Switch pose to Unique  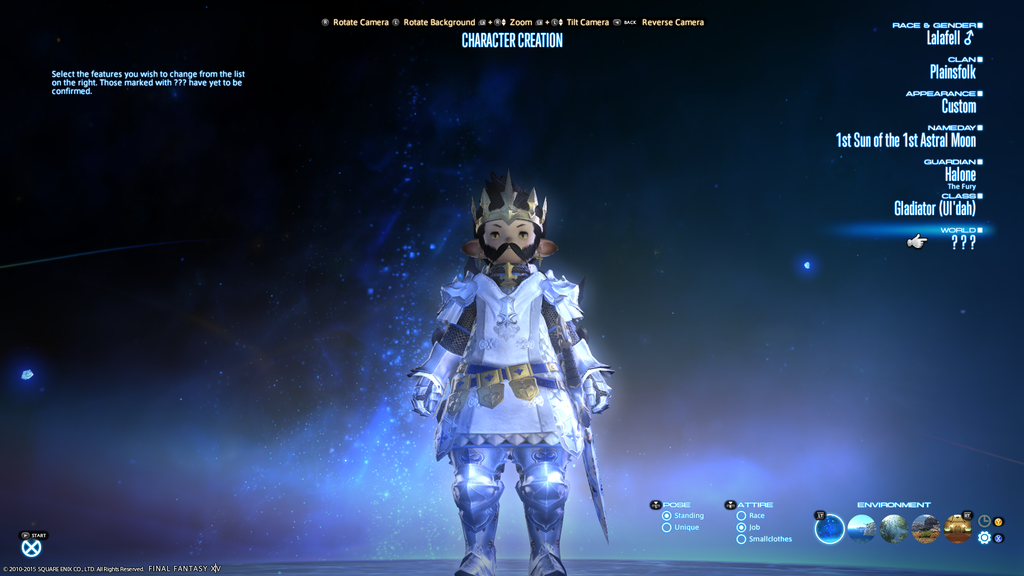coord(667,528)
